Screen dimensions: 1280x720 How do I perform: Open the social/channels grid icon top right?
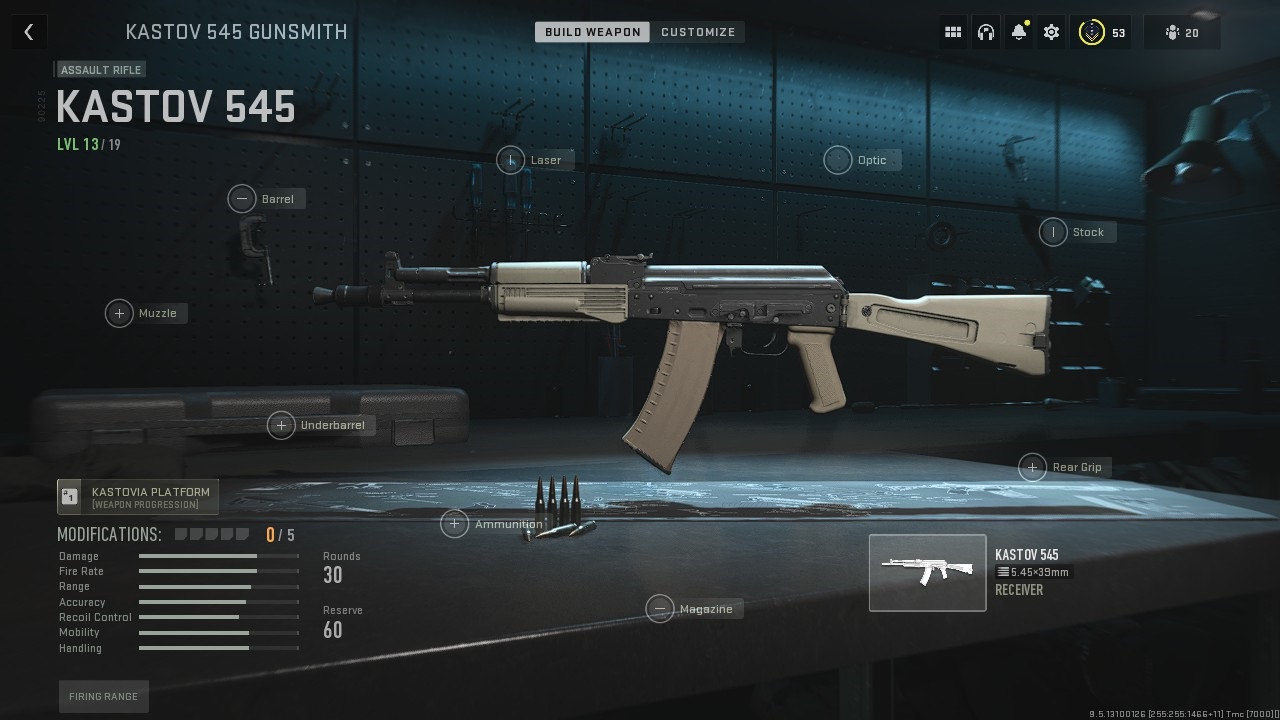952,31
